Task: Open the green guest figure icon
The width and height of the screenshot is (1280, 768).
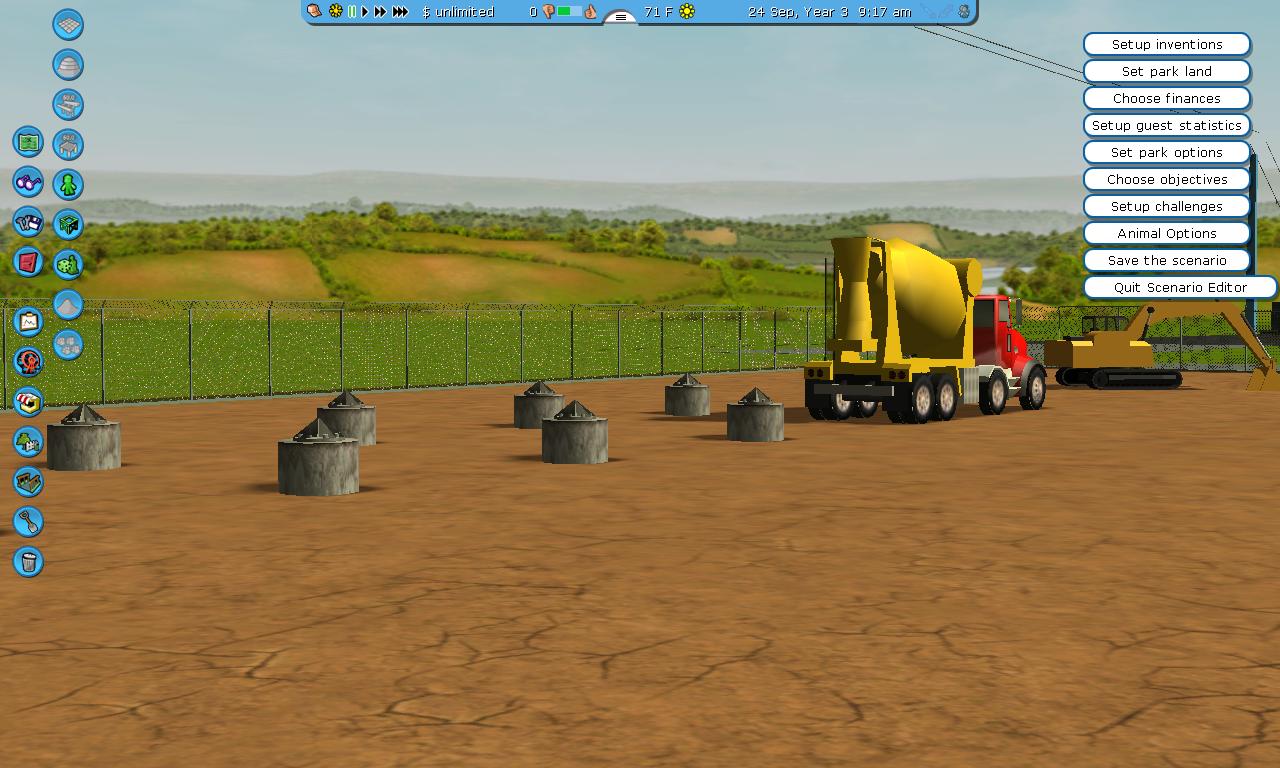Action: point(68,184)
